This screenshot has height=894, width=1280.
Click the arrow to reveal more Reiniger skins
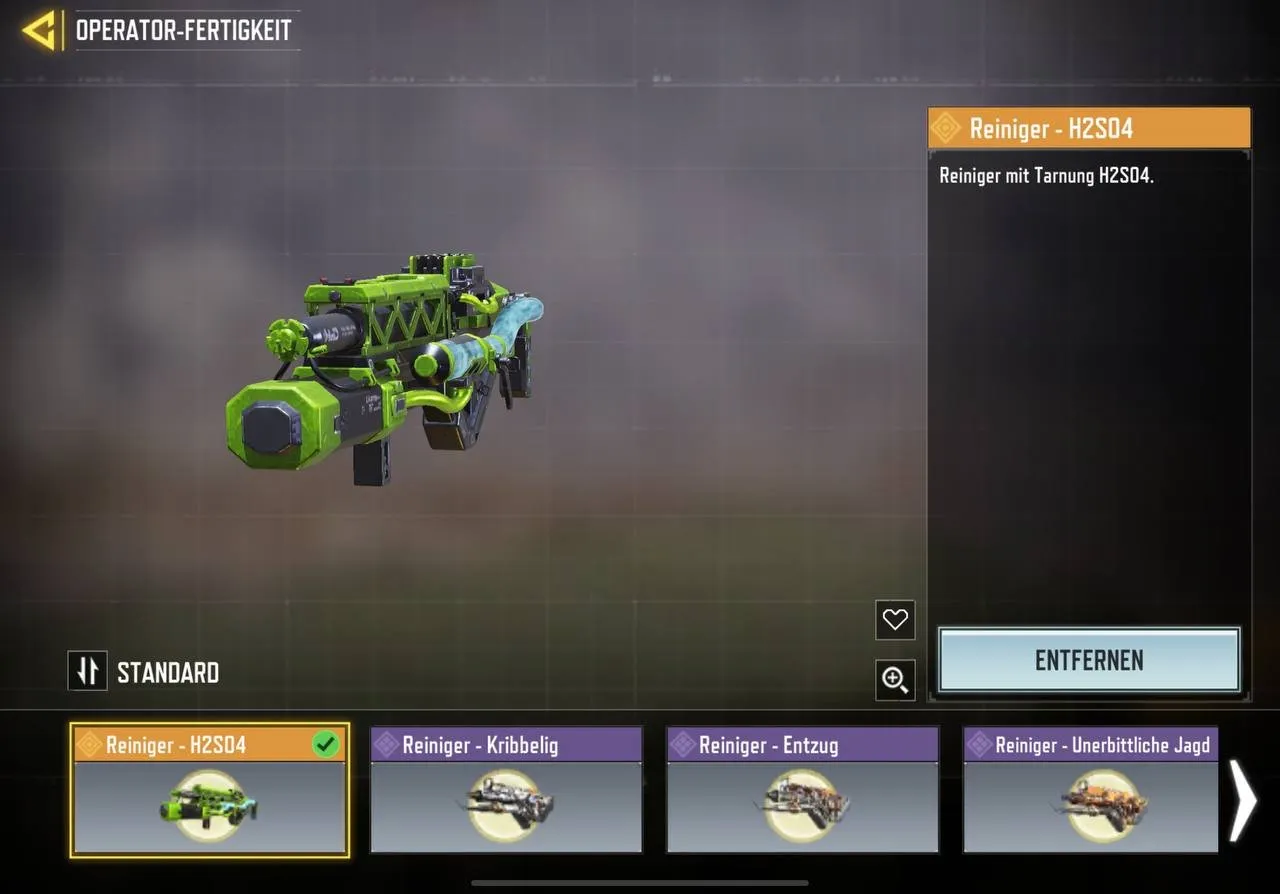coord(1243,800)
